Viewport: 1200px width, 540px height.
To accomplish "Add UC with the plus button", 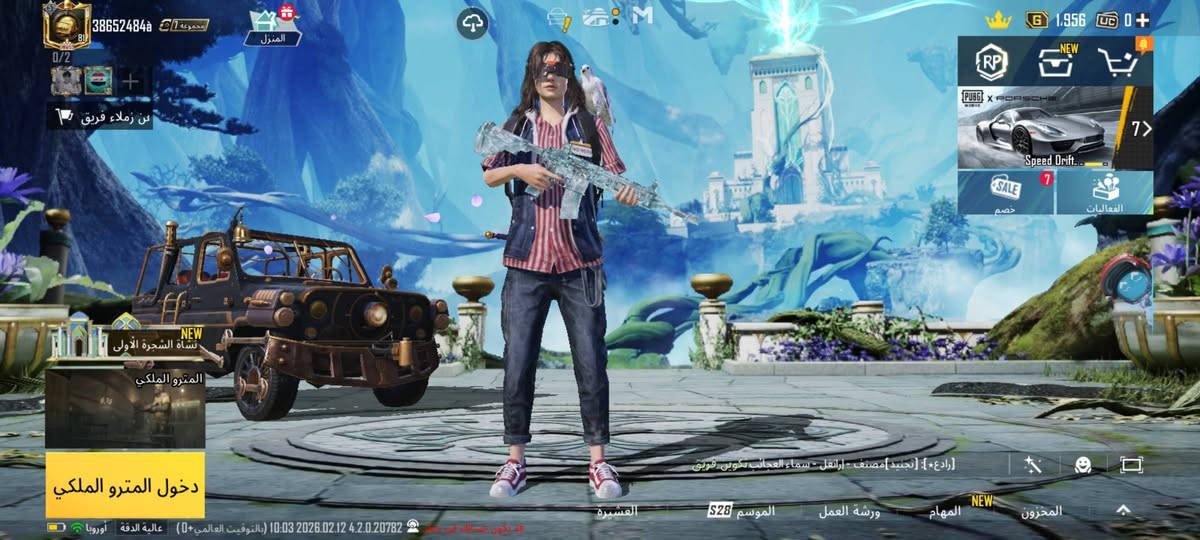I will click(1142, 20).
